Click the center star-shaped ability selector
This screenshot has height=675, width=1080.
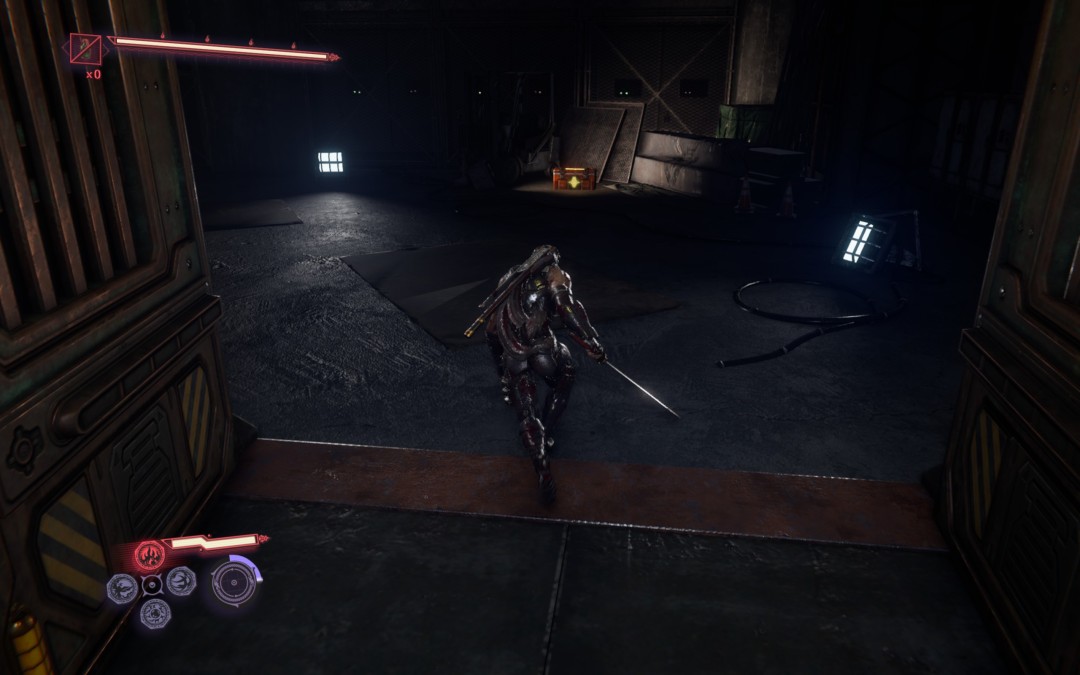tap(152, 585)
